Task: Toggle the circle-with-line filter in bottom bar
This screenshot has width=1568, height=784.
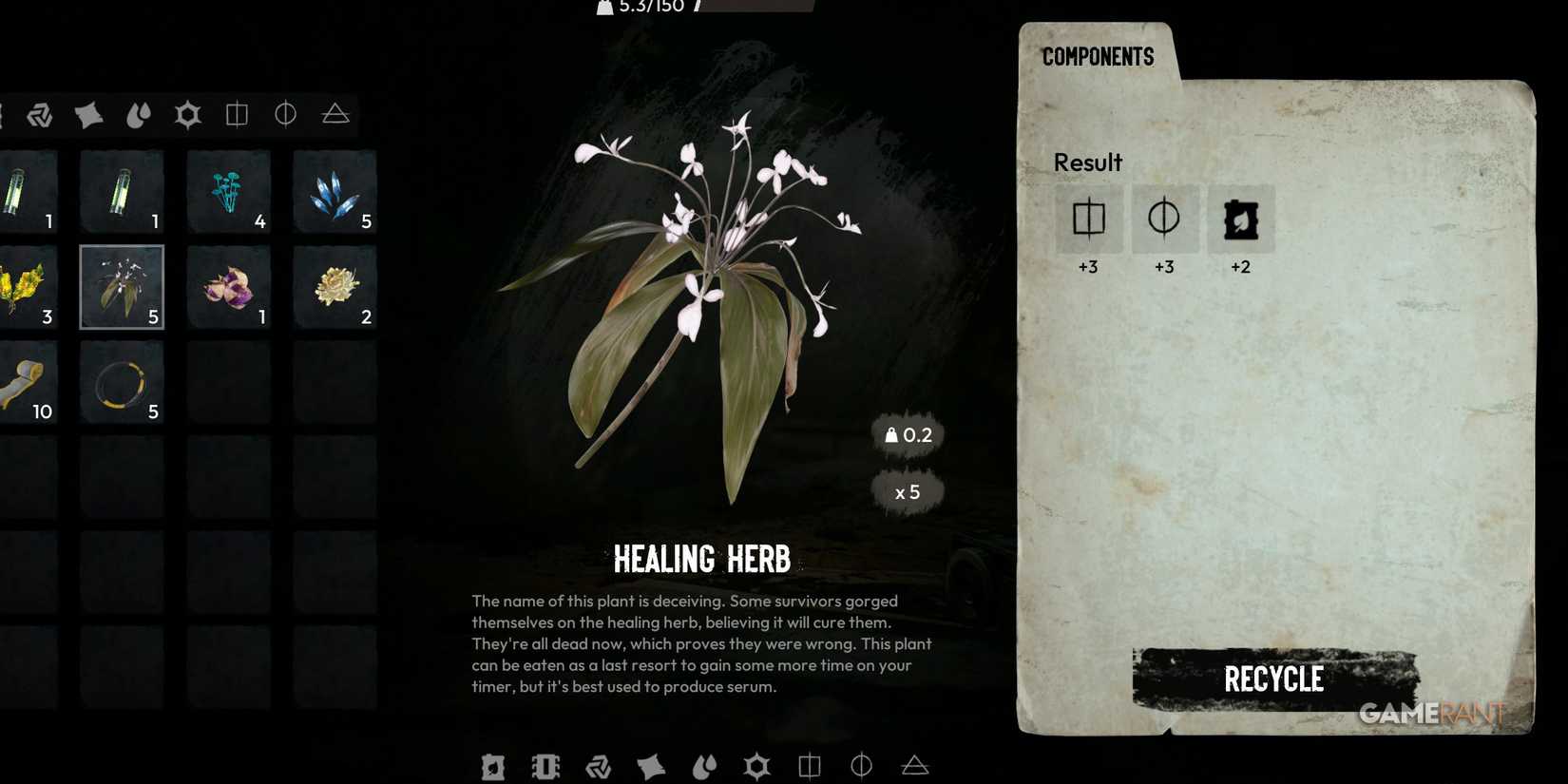Action: [861, 765]
